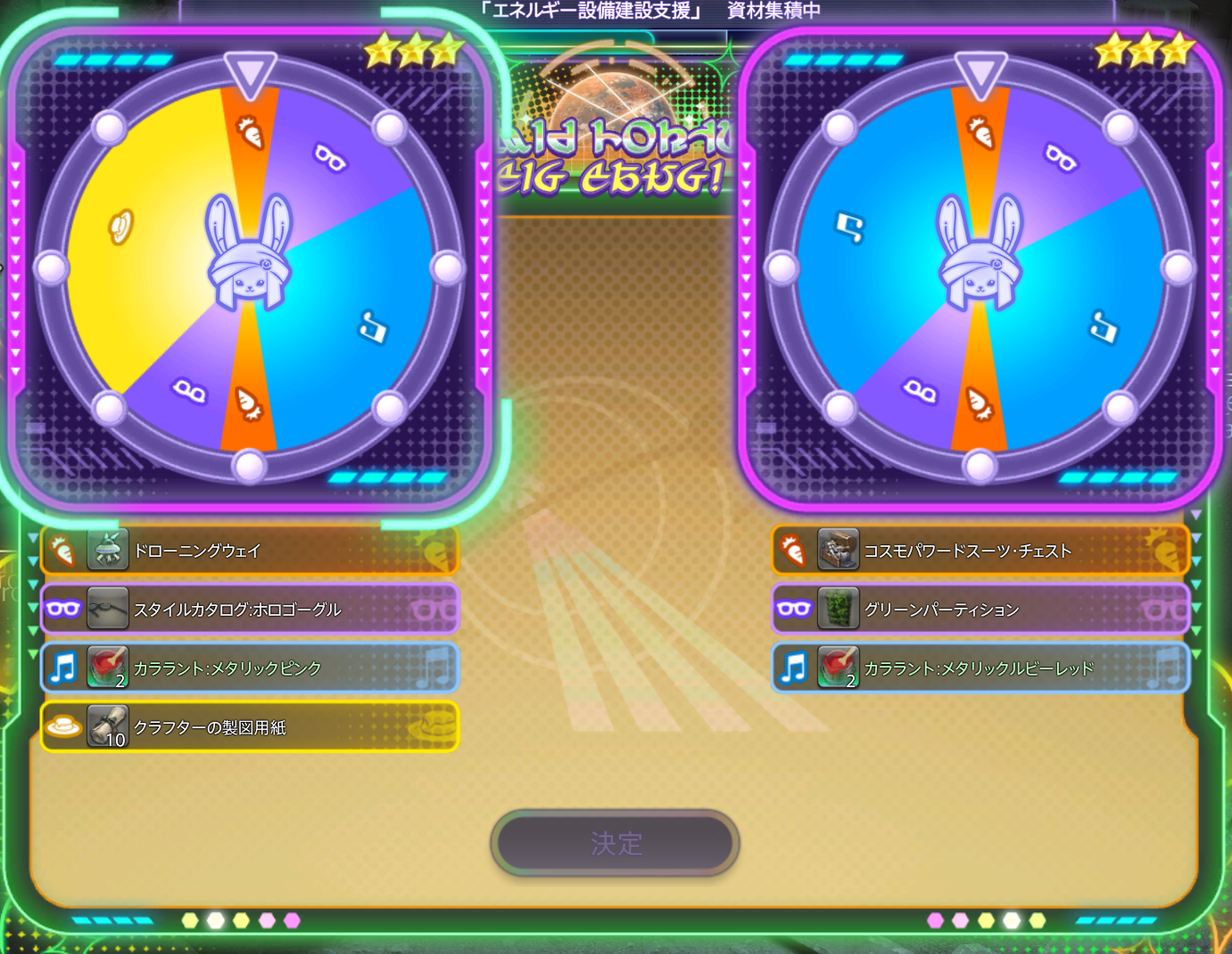Pick the カララント:メタリックピンク reward row
The width and height of the screenshot is (1232, 954).
click(x=250, y=668)
